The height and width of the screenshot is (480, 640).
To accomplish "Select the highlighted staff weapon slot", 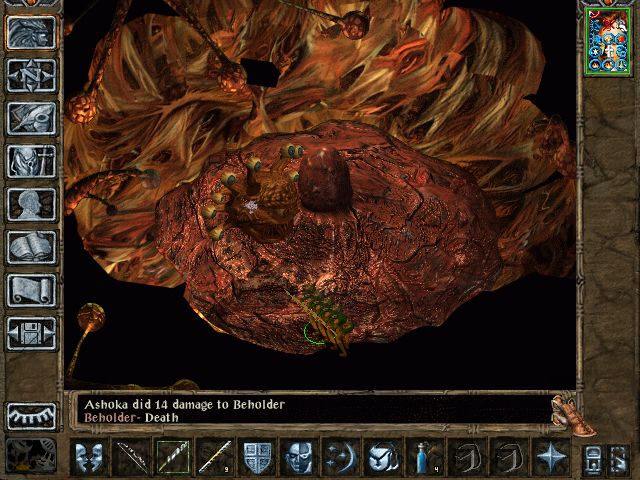I will point(173,457).
